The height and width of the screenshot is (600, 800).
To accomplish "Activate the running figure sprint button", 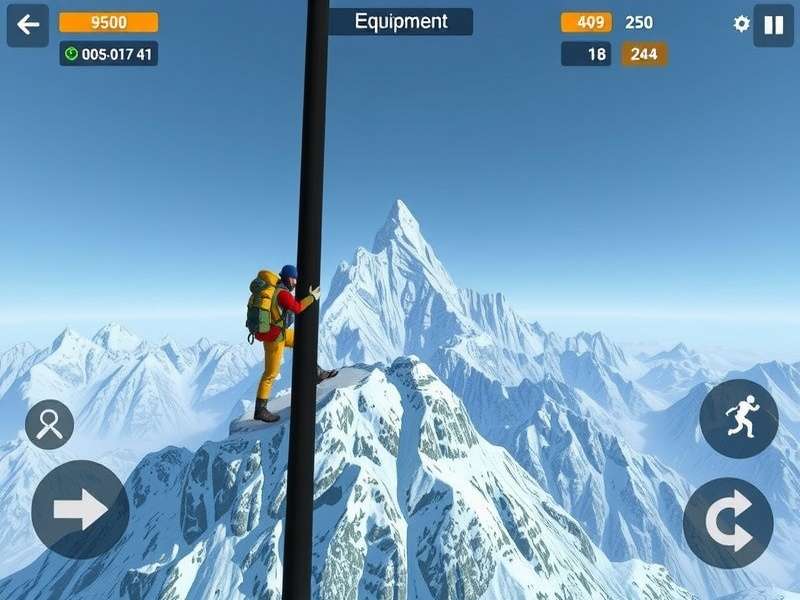I will point(739,418).
